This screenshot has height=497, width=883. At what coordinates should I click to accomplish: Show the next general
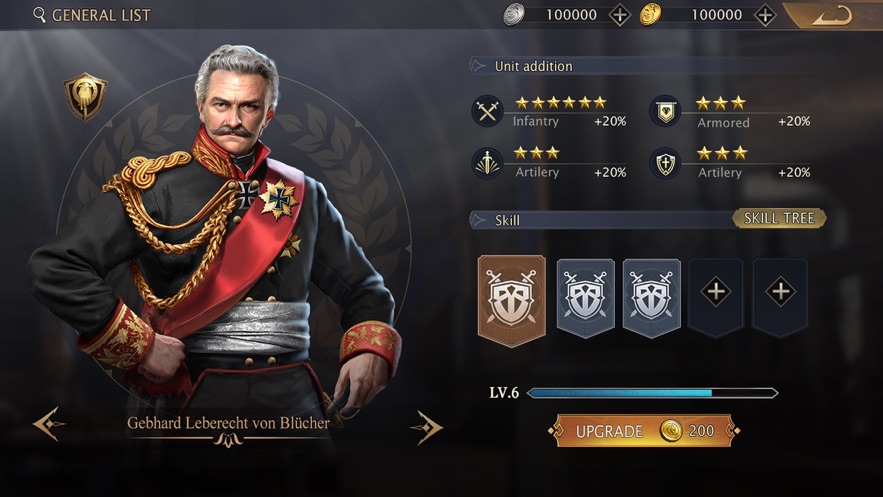(x=427, y=427)
